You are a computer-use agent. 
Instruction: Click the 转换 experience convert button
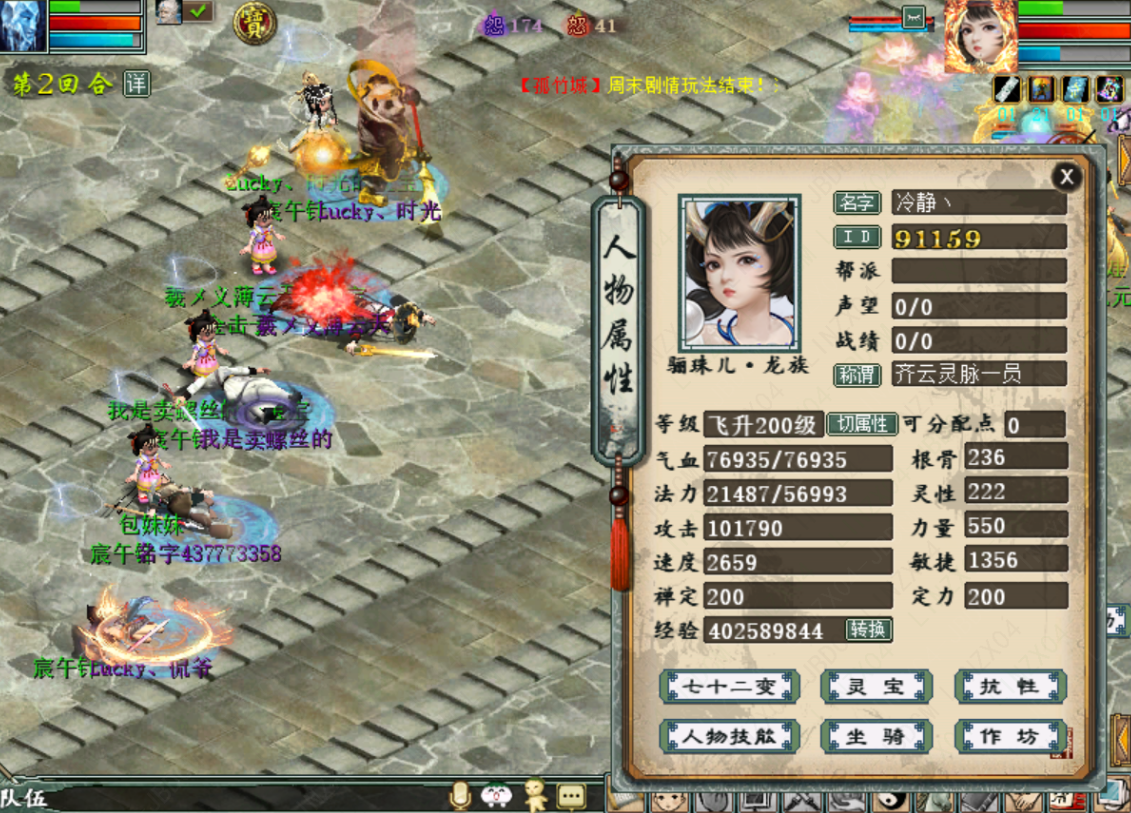pyautogui.click(x=867, y=630)
